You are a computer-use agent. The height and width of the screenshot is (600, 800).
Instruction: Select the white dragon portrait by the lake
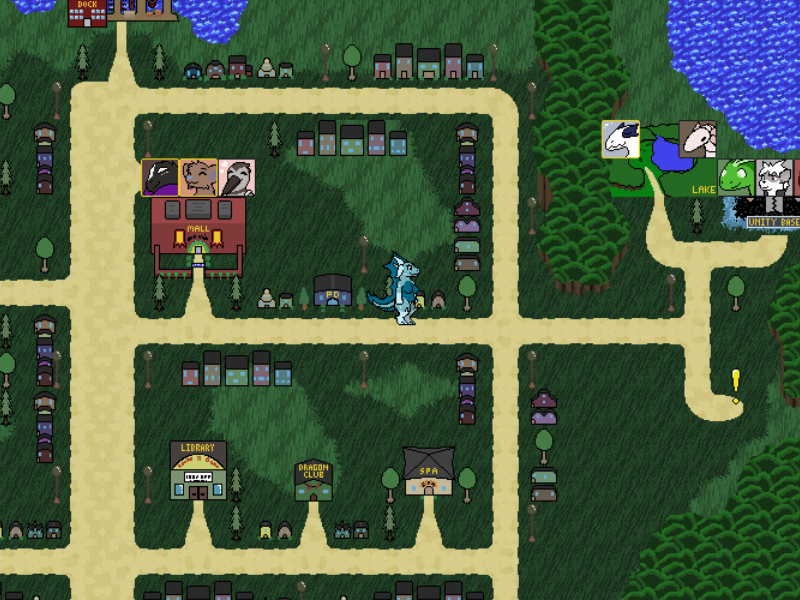tap(620, 140)
